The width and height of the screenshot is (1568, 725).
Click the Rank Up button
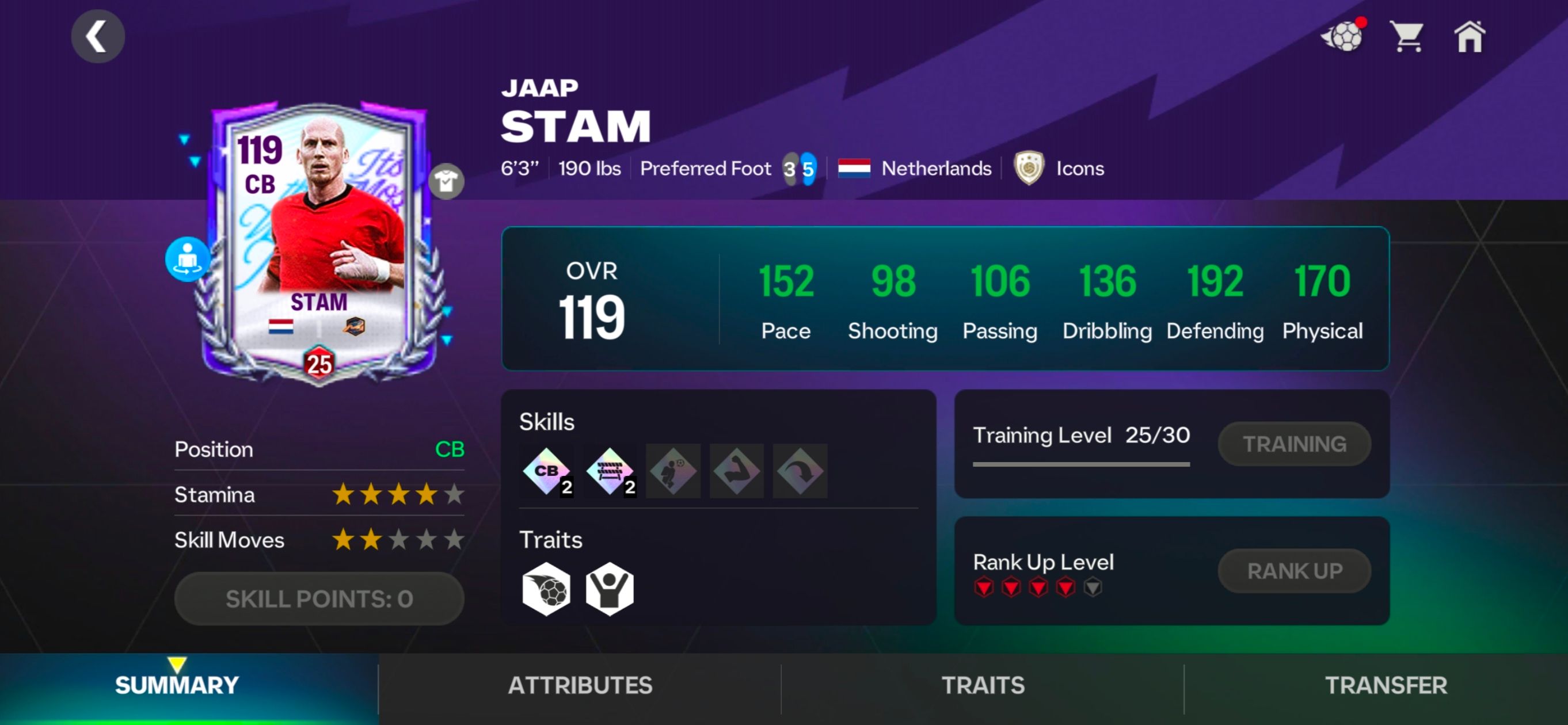tap(1294, 571)
